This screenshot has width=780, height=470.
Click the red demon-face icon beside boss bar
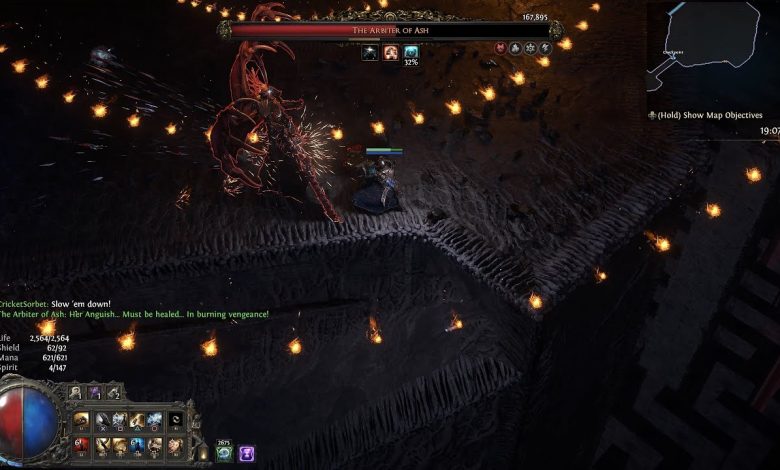500,47
